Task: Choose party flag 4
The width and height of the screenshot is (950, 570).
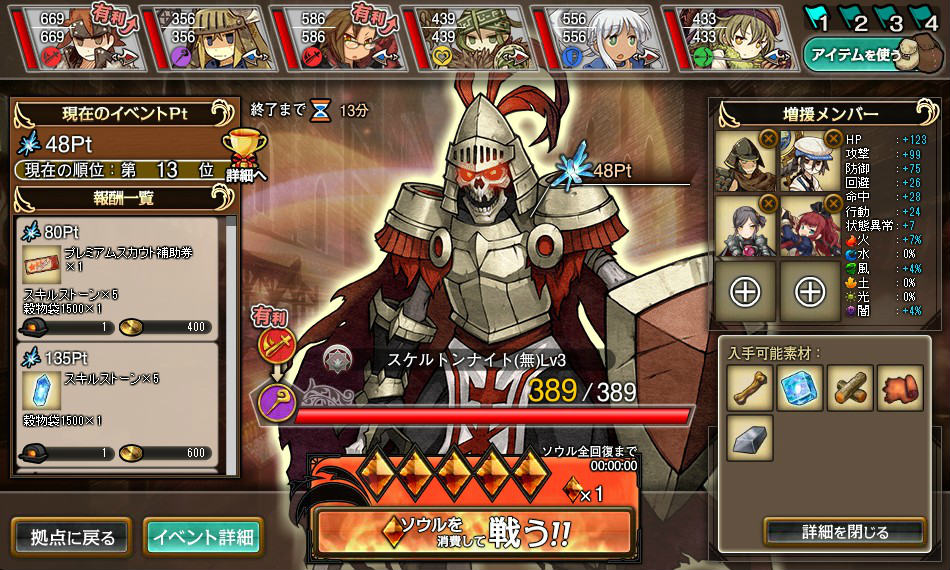Action: pos(923,19)
